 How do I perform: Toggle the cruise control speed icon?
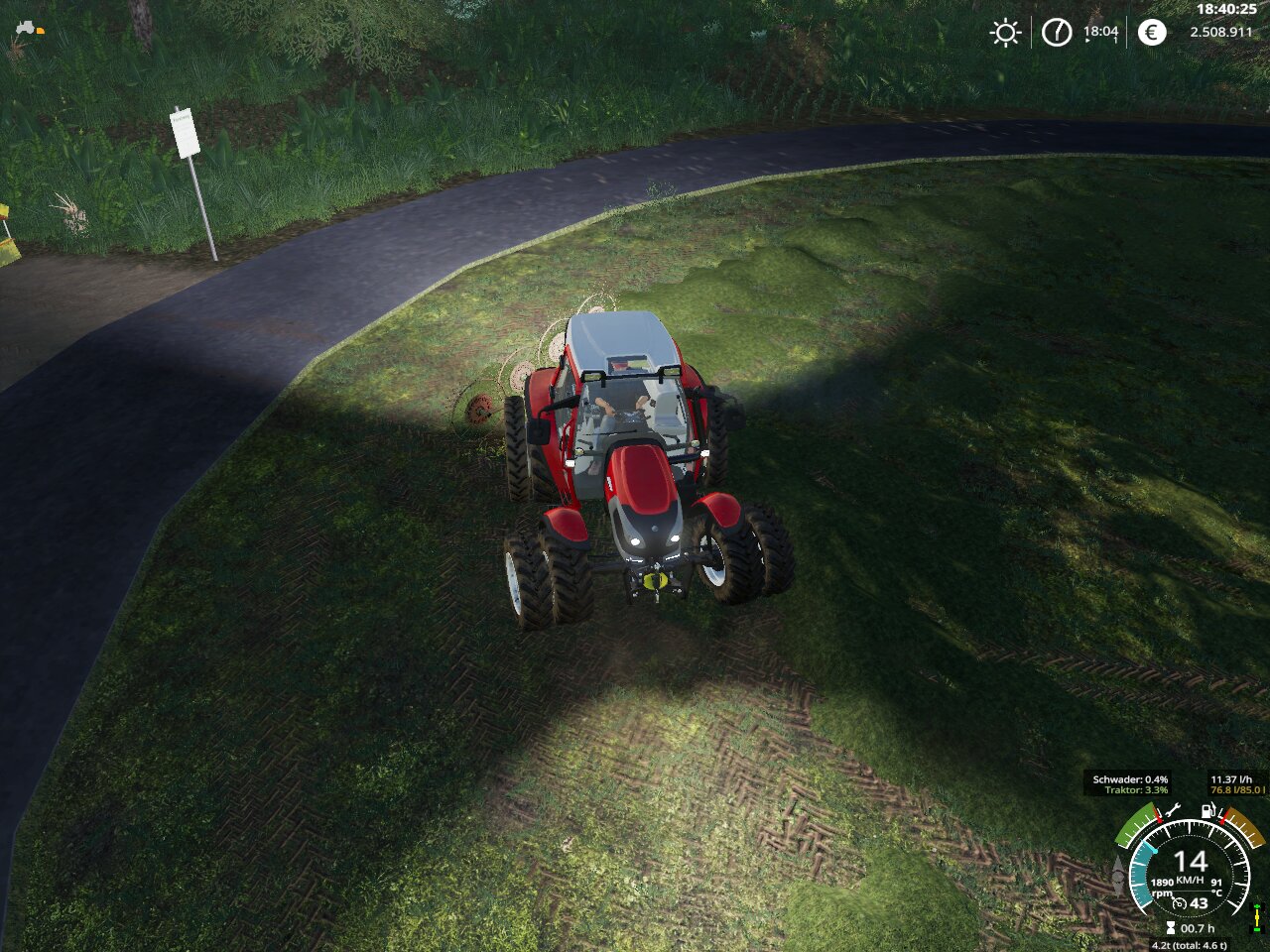pos(1179,903)
